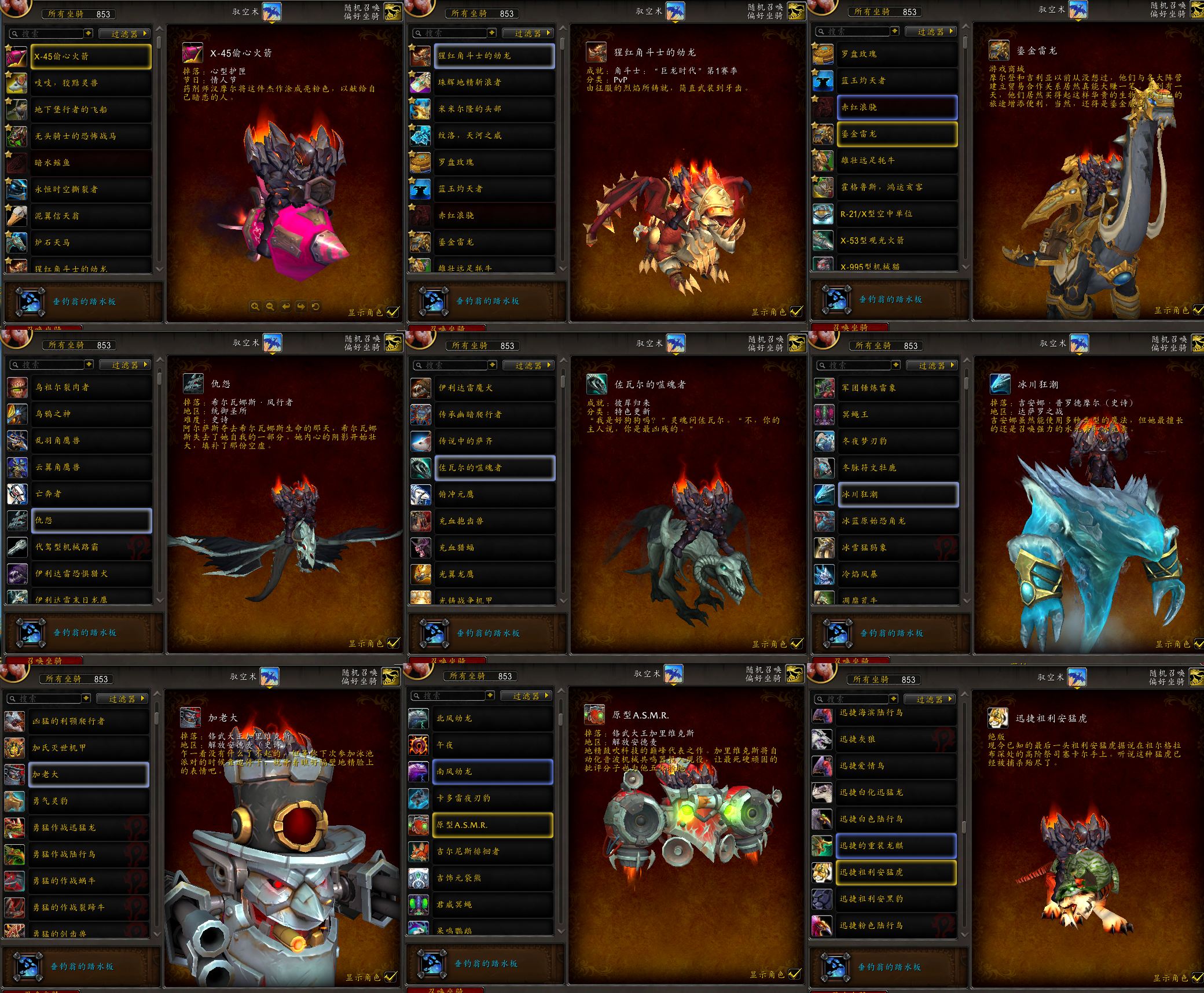Rotate the mount model left

pos(285,307)
